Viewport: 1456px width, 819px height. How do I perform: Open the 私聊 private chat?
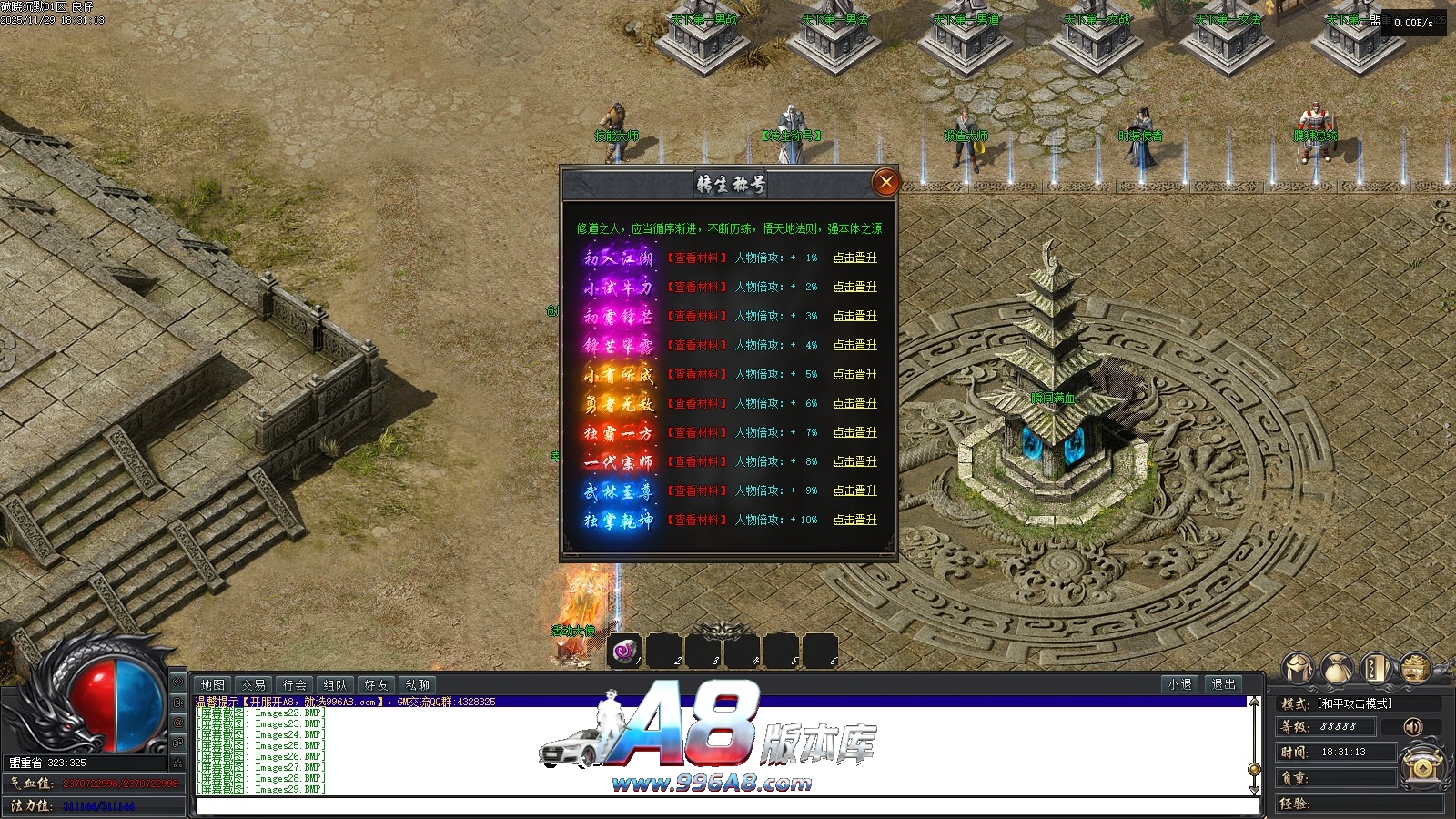pos(418,684)
